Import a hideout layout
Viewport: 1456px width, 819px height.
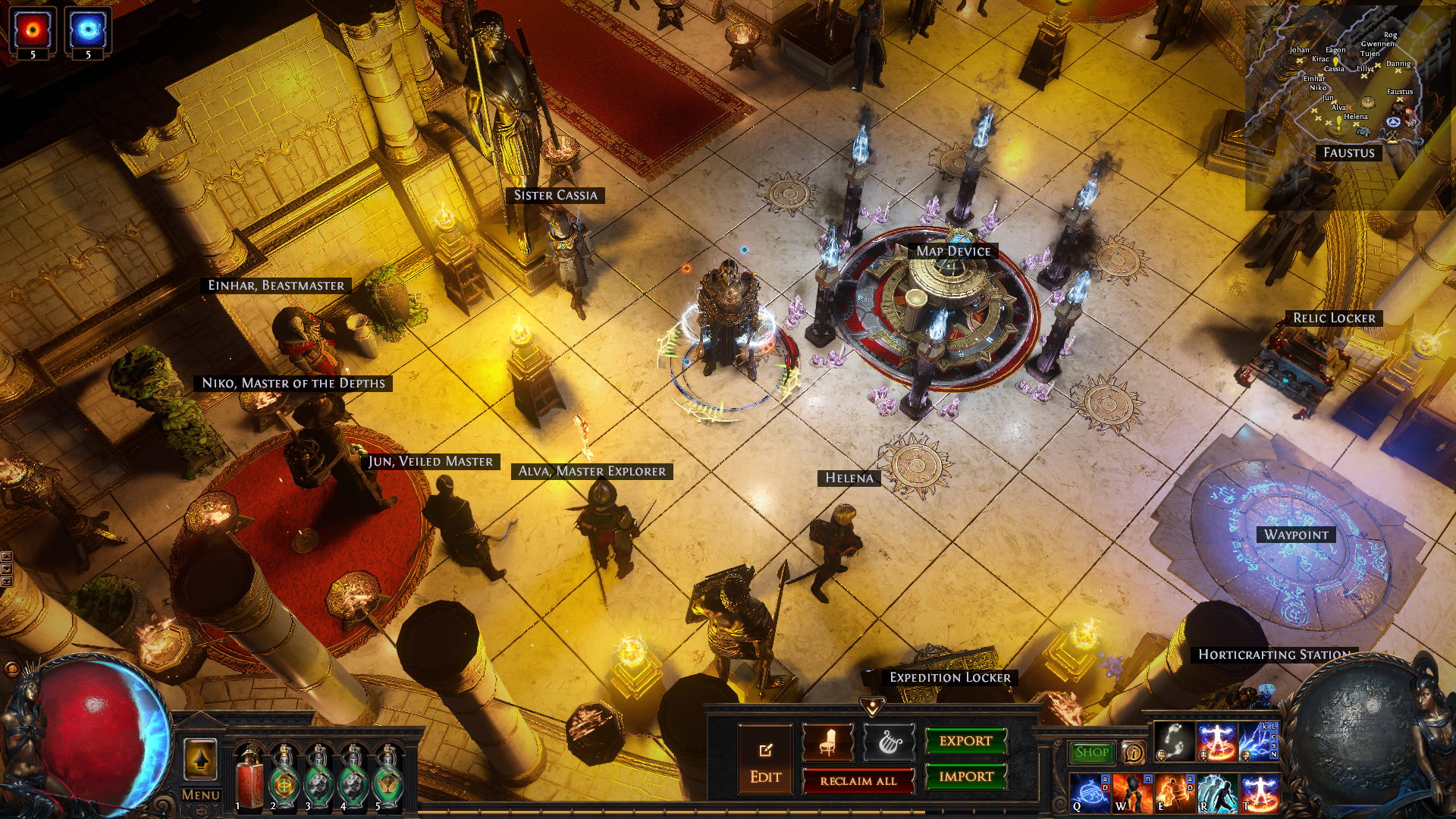[x=965, y=777]
